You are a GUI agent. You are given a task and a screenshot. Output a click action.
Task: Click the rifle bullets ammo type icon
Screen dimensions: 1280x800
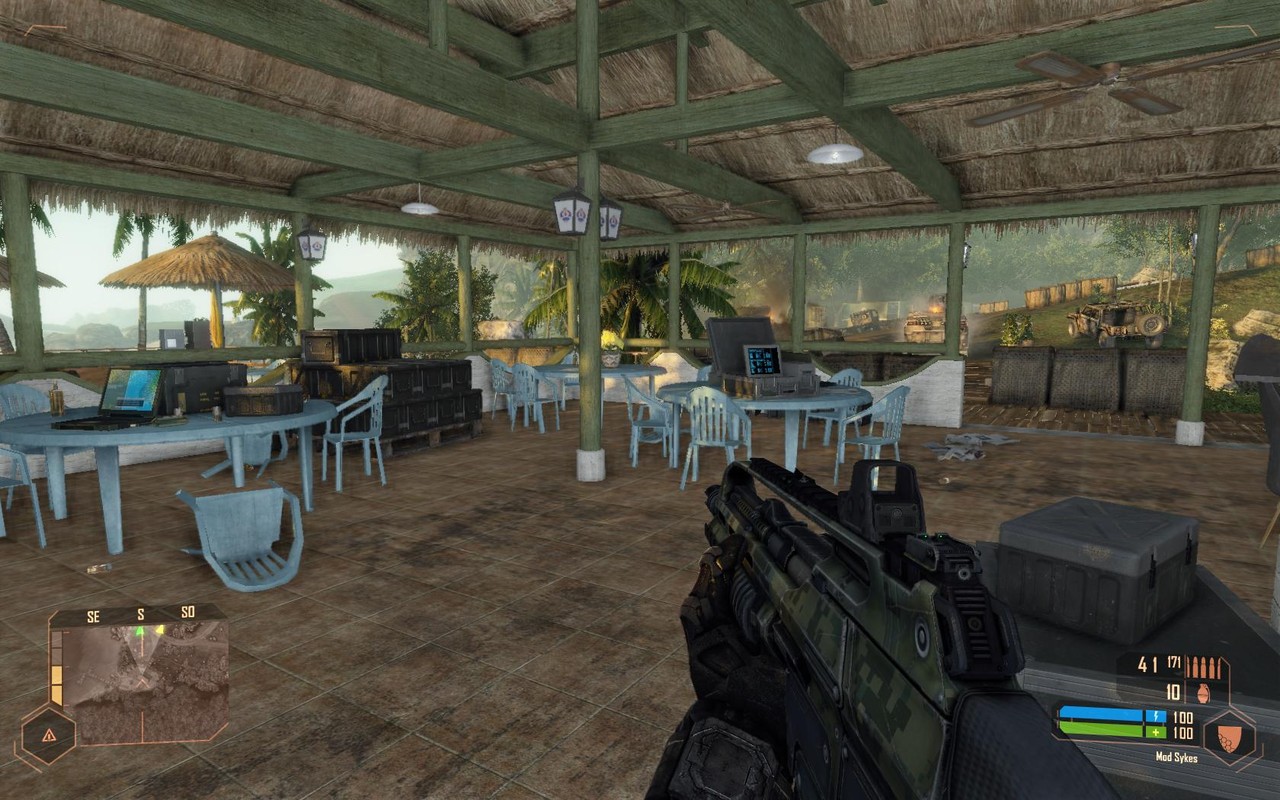1204,666
